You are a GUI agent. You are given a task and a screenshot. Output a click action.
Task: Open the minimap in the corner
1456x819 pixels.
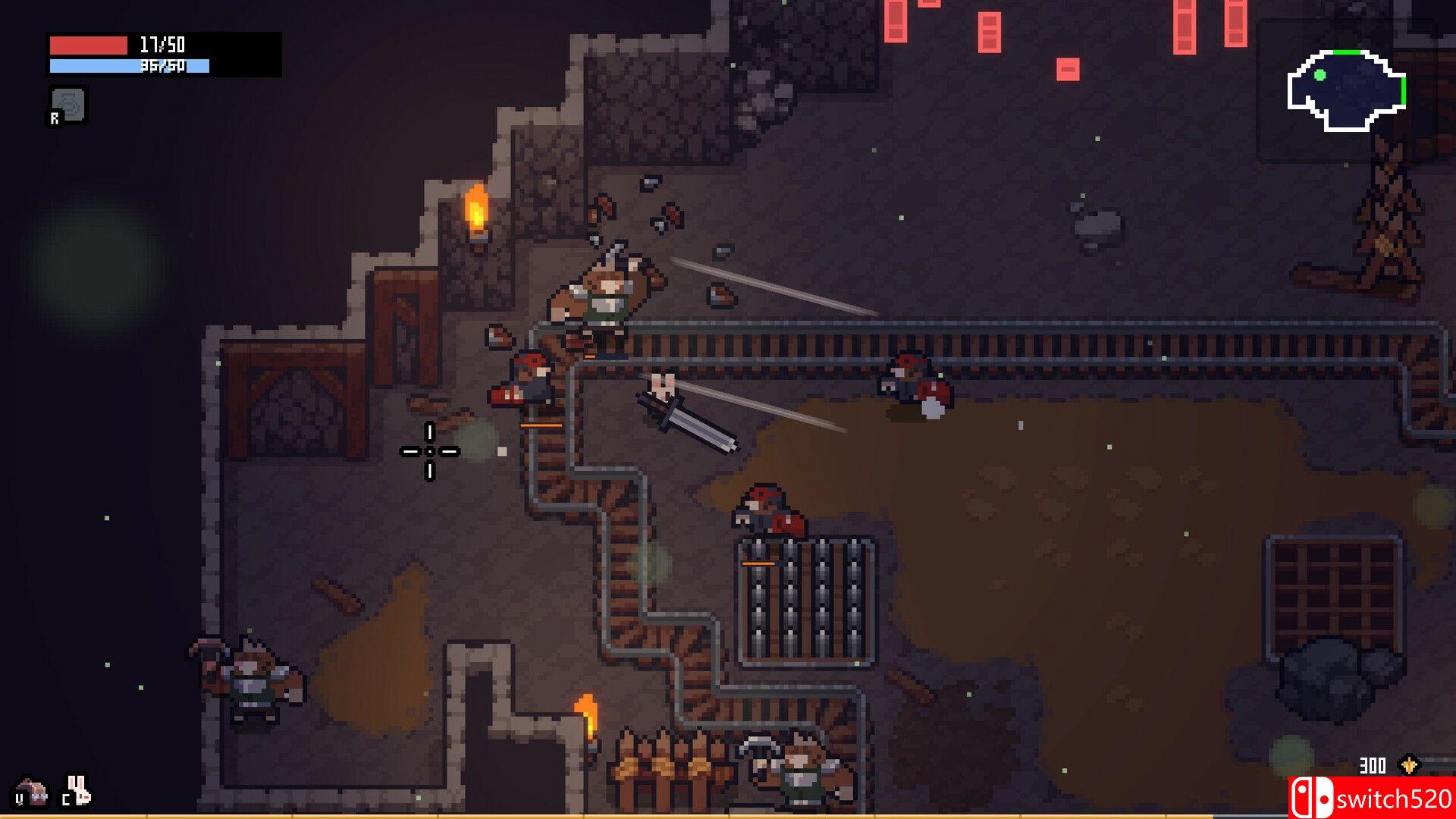coord(1347,90)
